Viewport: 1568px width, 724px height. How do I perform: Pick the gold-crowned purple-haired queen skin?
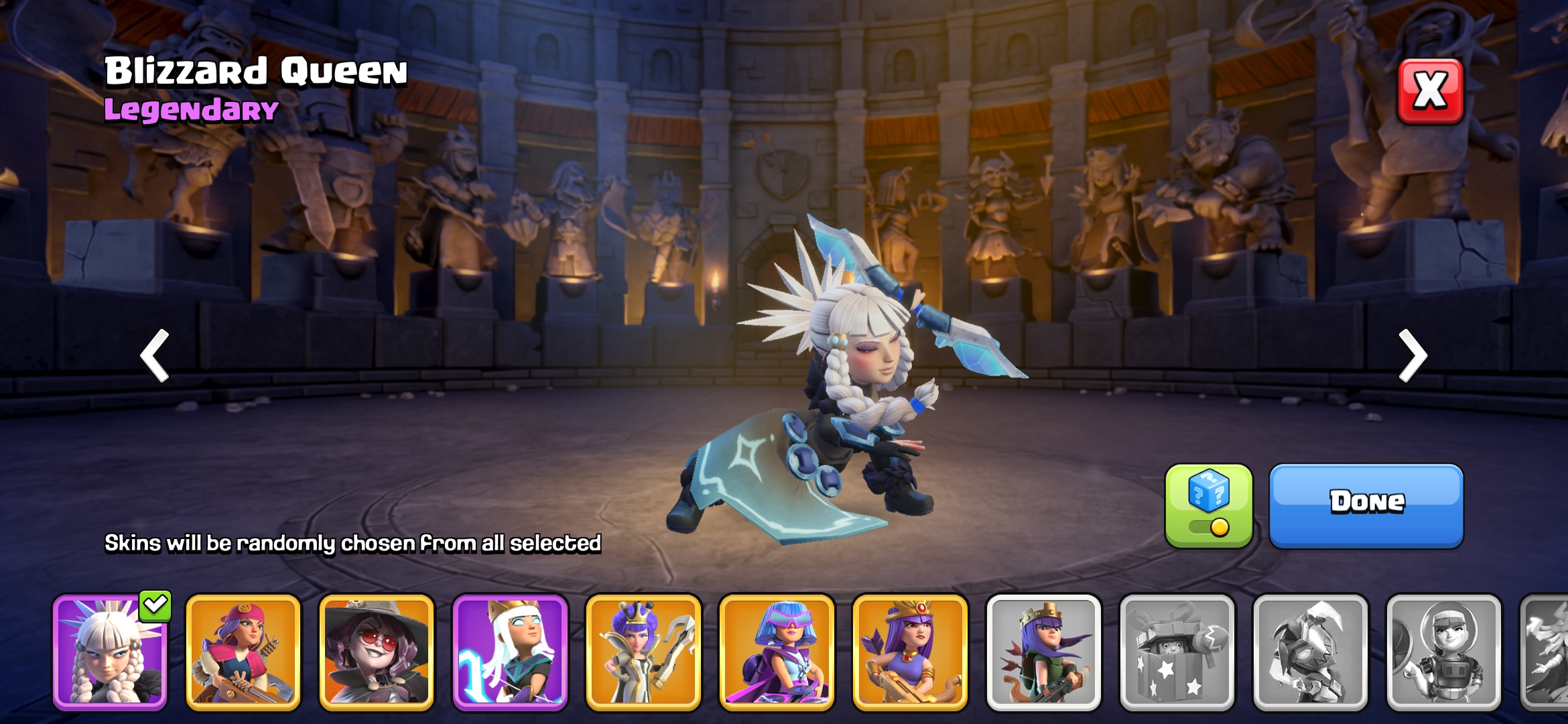(x=910, y=652)
